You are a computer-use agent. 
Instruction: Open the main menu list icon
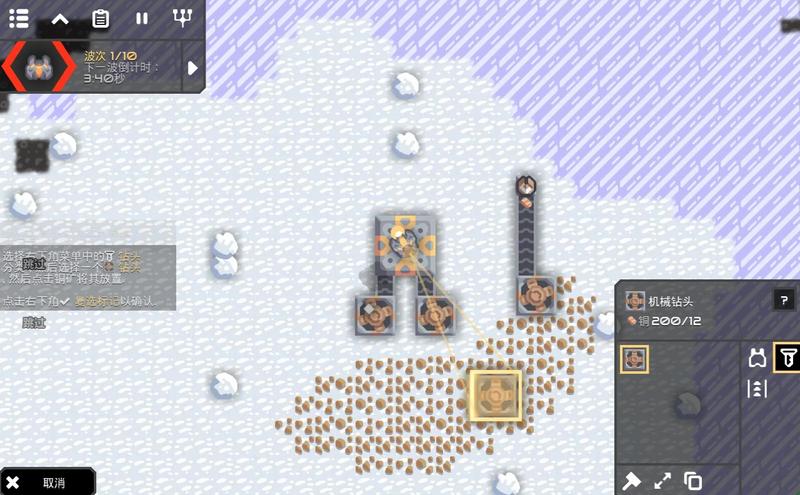tap(19, 18)
